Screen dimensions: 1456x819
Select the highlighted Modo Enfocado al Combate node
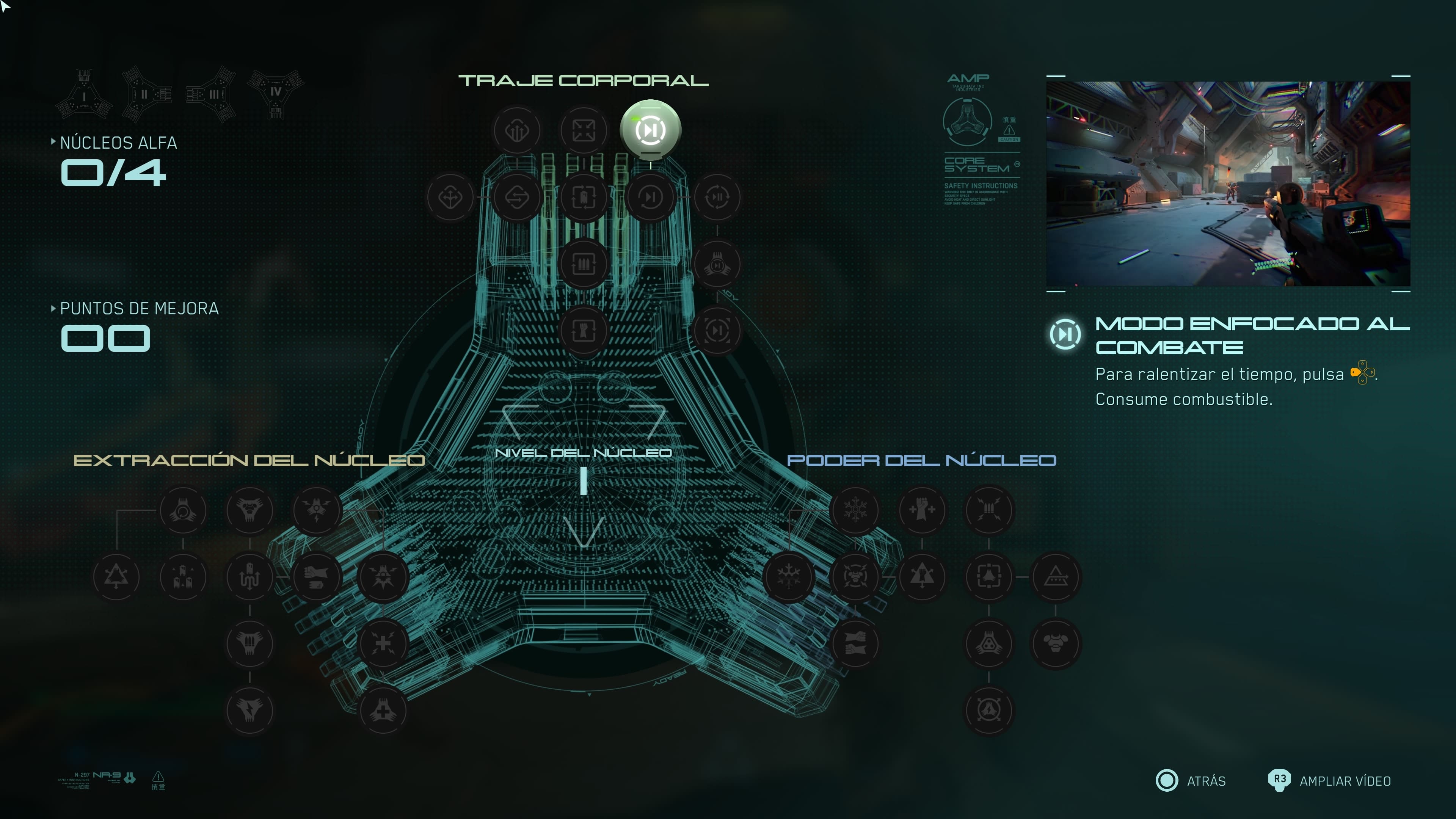point(650,130)
